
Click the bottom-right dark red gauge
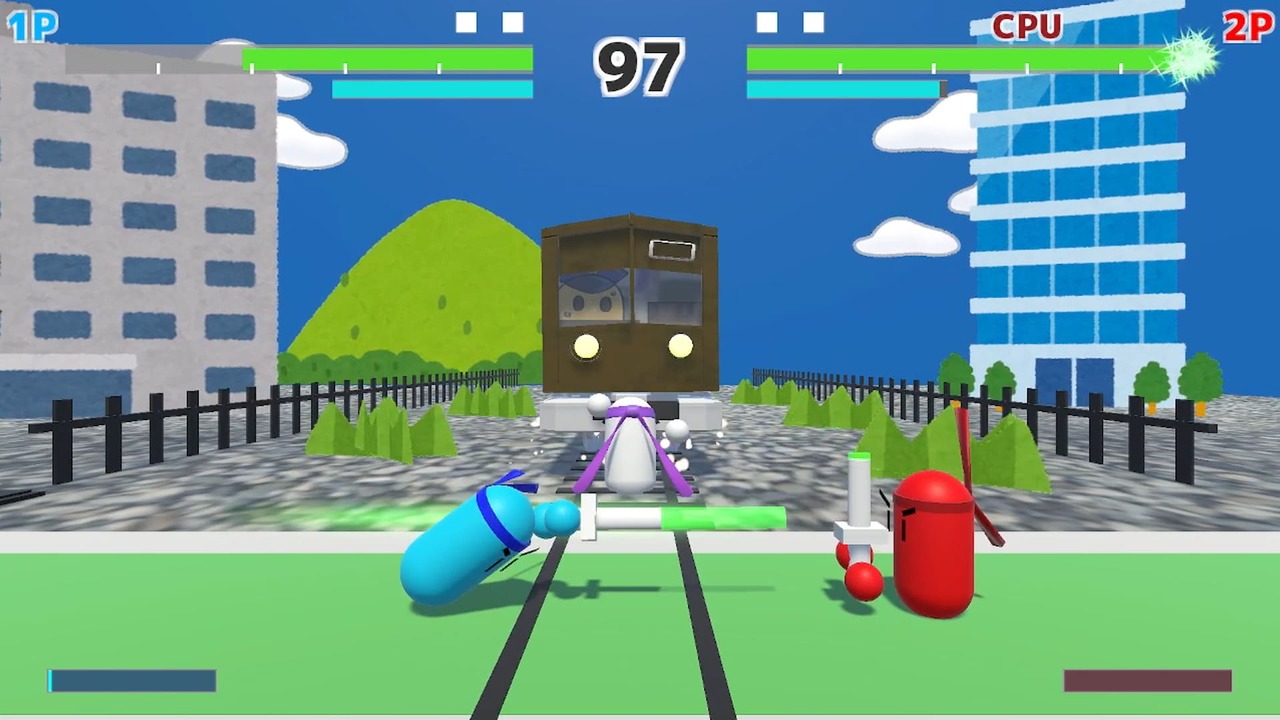[x=1147, y=682]
